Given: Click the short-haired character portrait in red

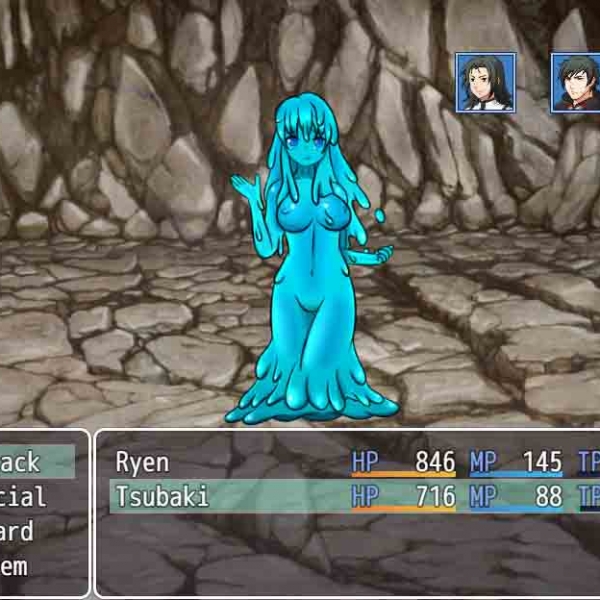Looking at the screenshot, I should click(x=577, y=82).
